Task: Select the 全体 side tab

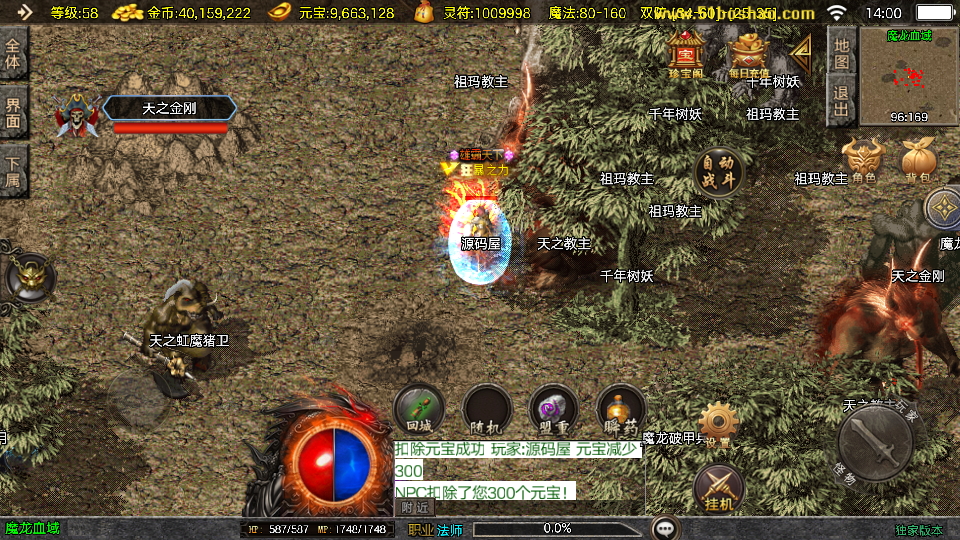Action: click(14, 54)
